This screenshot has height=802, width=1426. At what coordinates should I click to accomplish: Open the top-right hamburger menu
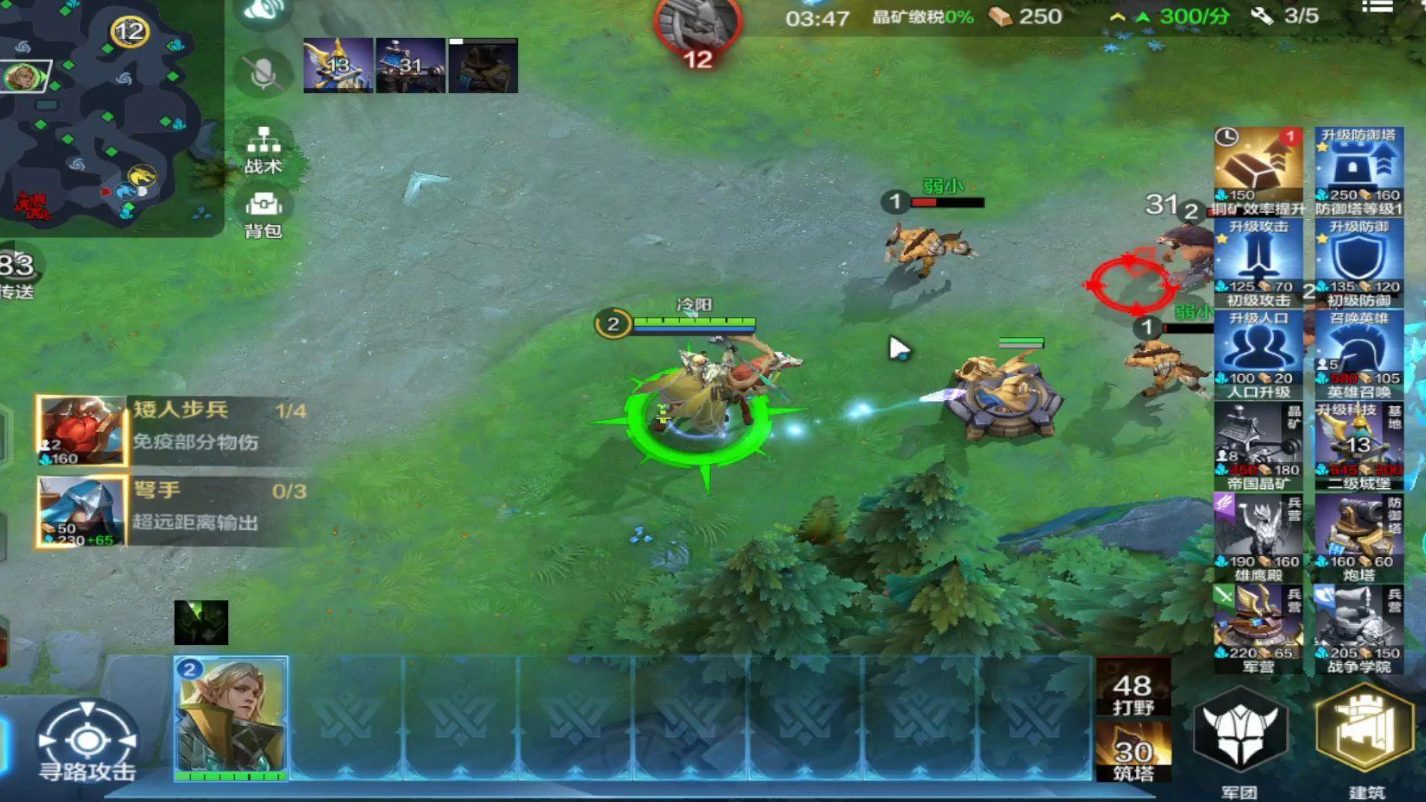point(1377,8)
